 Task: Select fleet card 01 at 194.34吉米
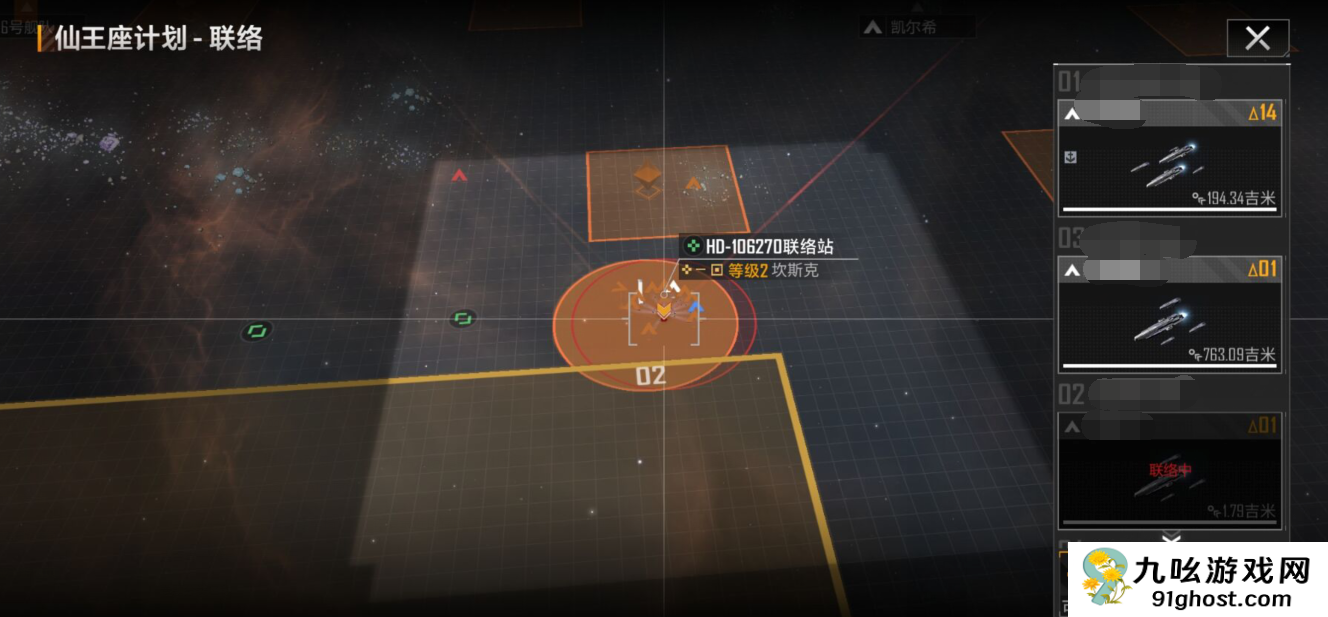tap(1169, 157)
